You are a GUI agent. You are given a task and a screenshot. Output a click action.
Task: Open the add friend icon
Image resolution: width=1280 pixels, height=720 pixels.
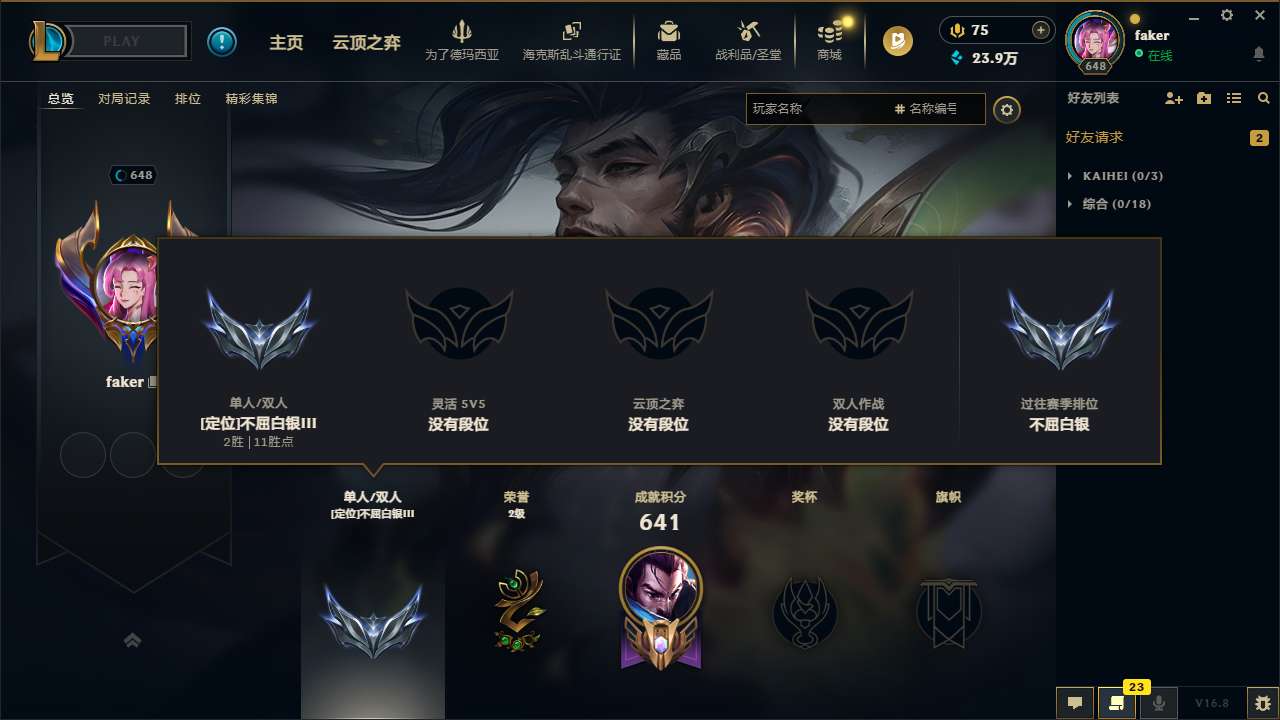pos(1172,98)
